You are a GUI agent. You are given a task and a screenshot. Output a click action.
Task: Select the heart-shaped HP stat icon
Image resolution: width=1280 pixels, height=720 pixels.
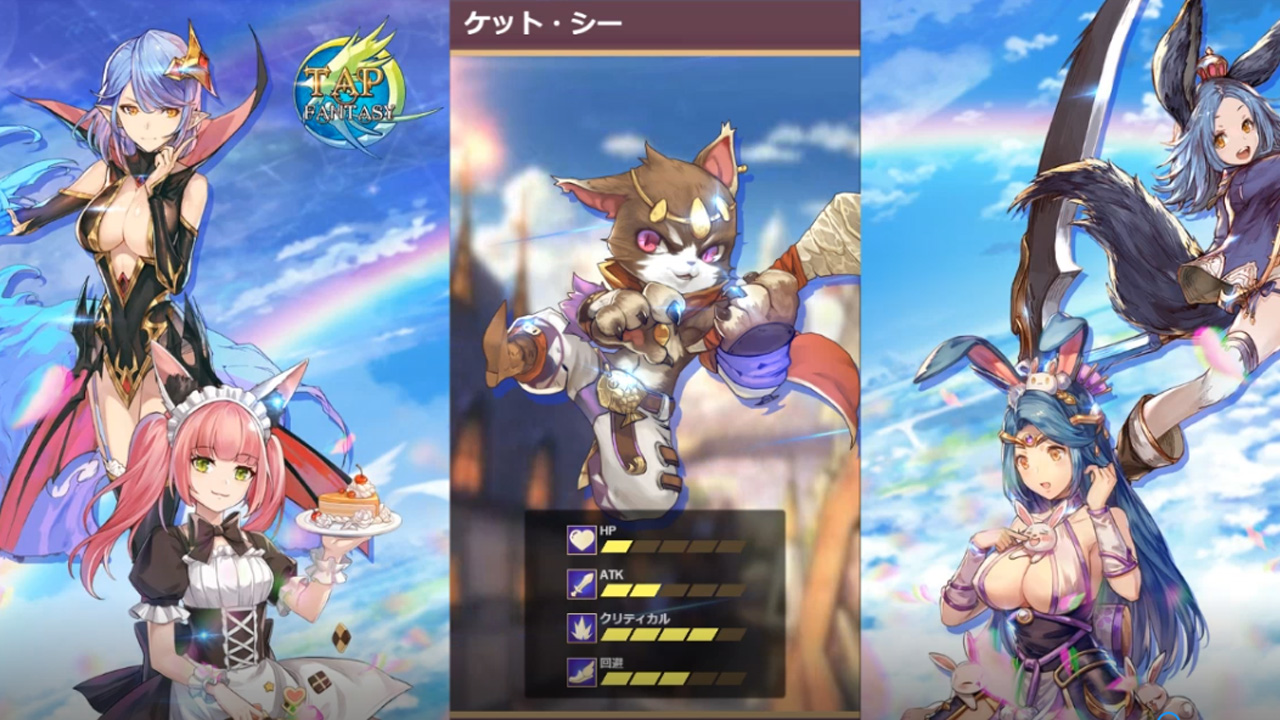(x=580, y=539)
